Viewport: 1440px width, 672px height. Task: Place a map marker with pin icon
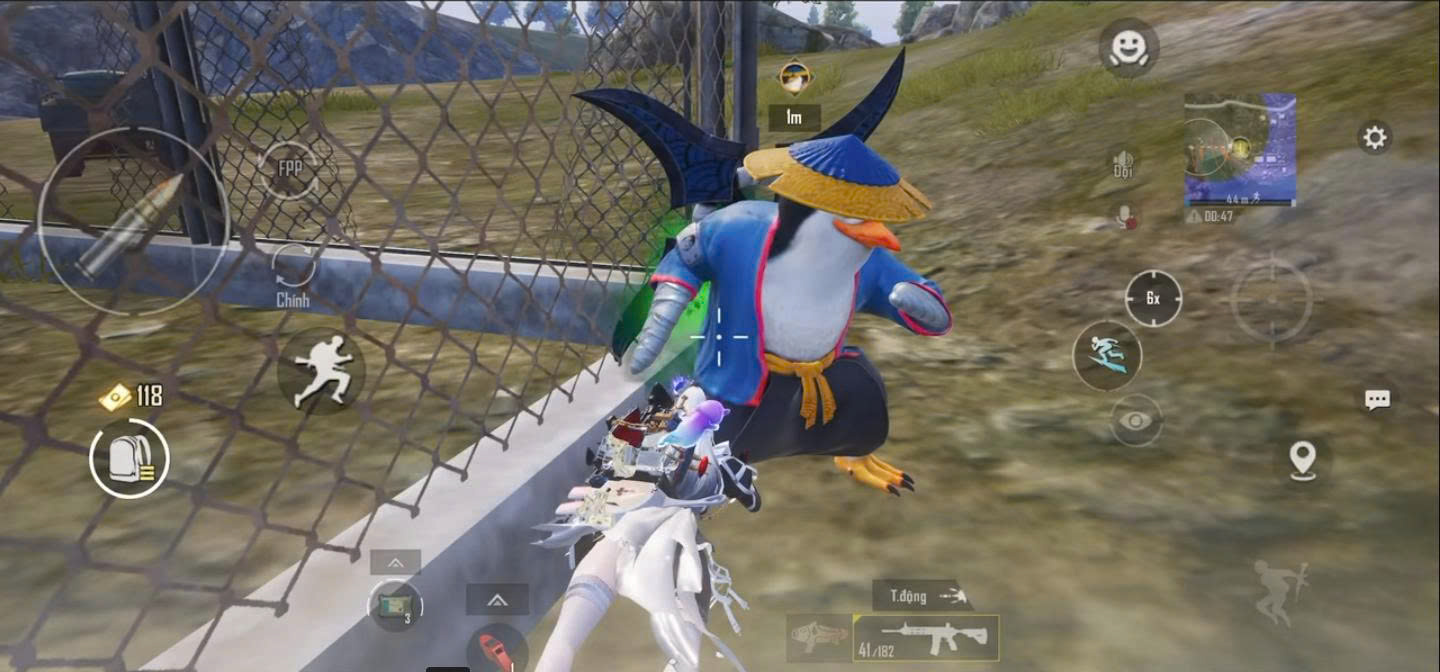1302,460
